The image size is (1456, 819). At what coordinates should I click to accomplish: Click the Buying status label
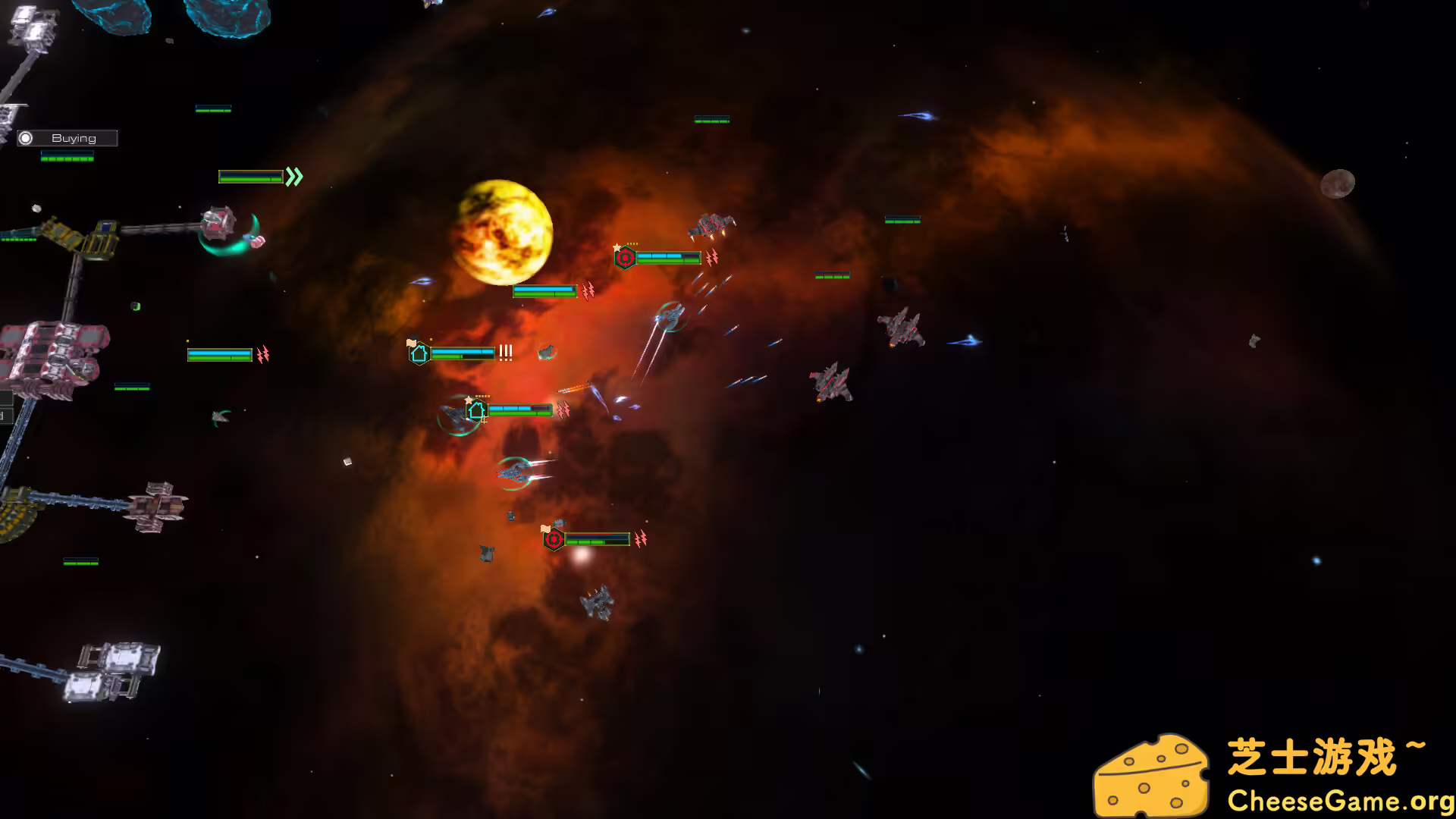coord(74,137)
